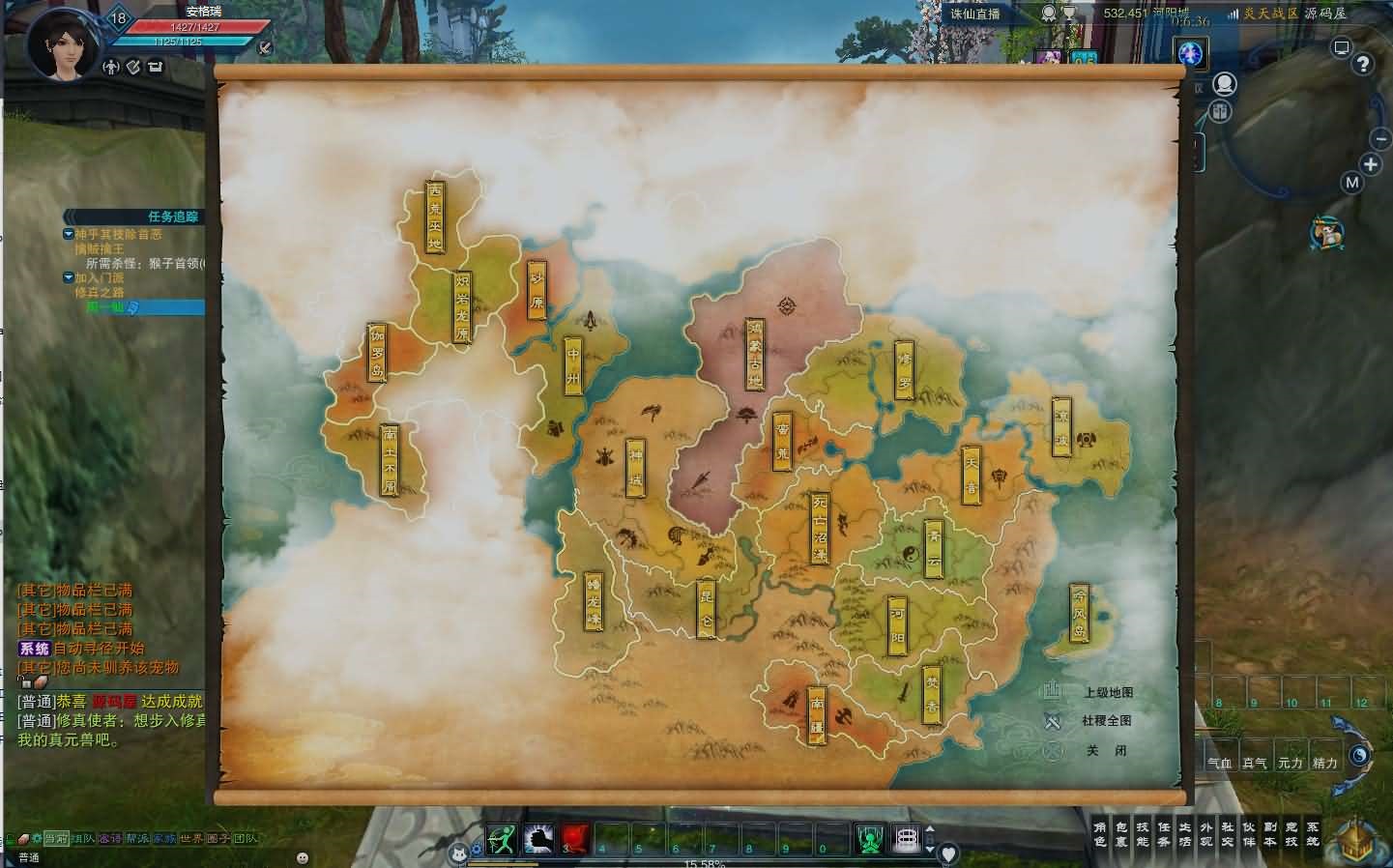Switch to the 世界 world chat channel
1393x868 pixels.
(x=189, y=839)
